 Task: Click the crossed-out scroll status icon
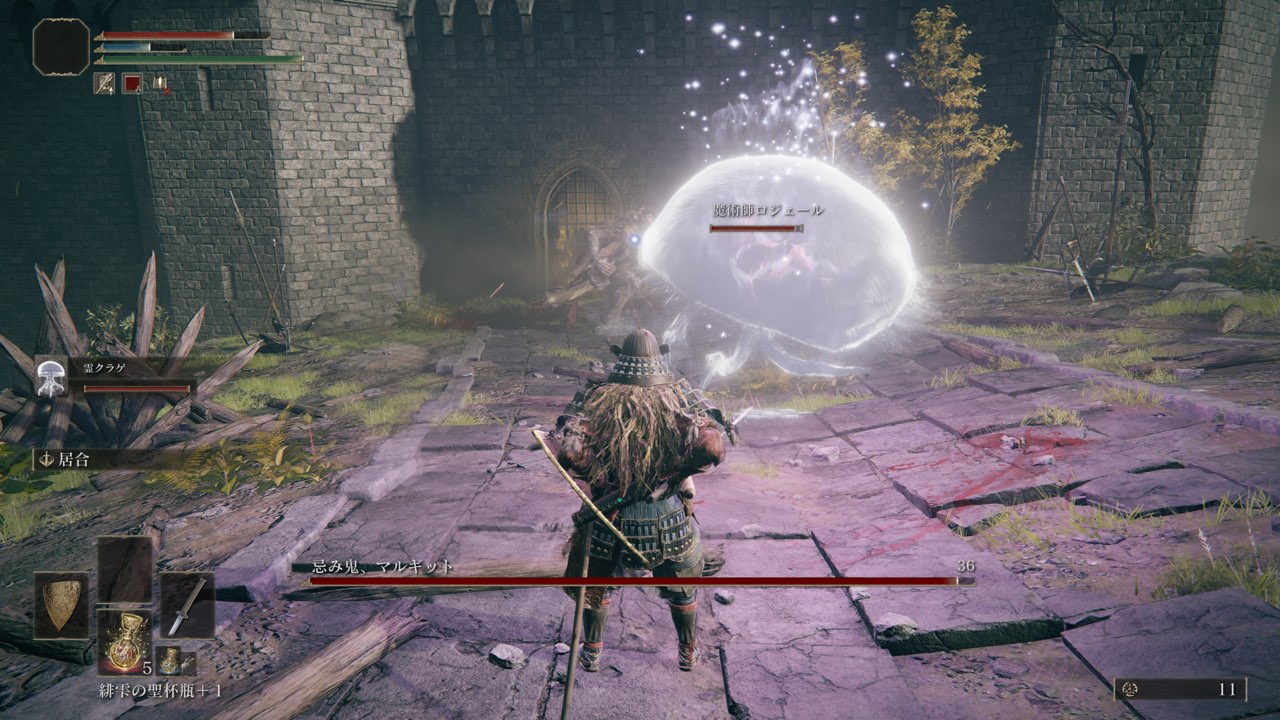[x=160, y=84]
